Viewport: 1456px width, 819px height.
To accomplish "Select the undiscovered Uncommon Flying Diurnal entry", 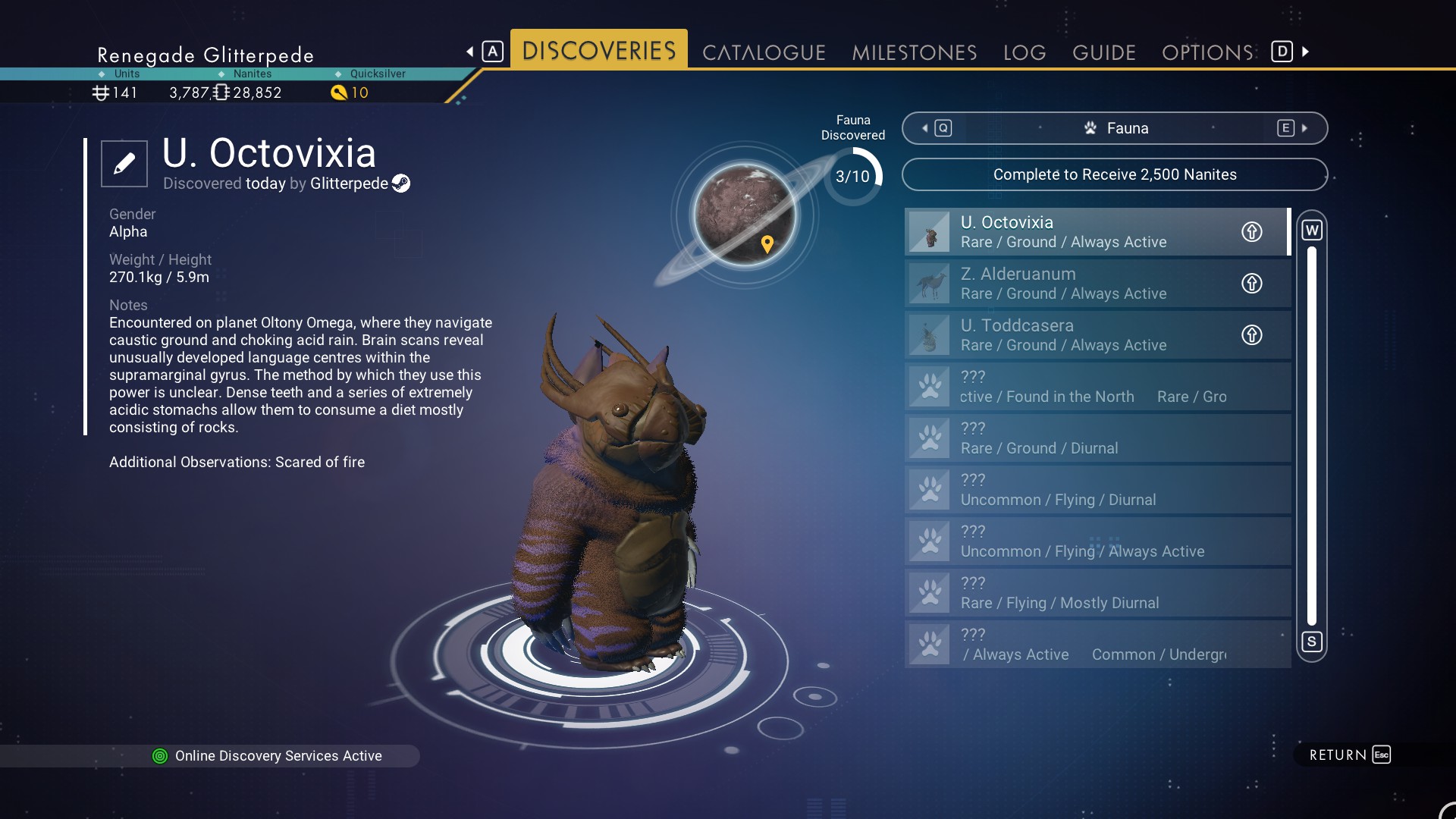I will 1097,490.
